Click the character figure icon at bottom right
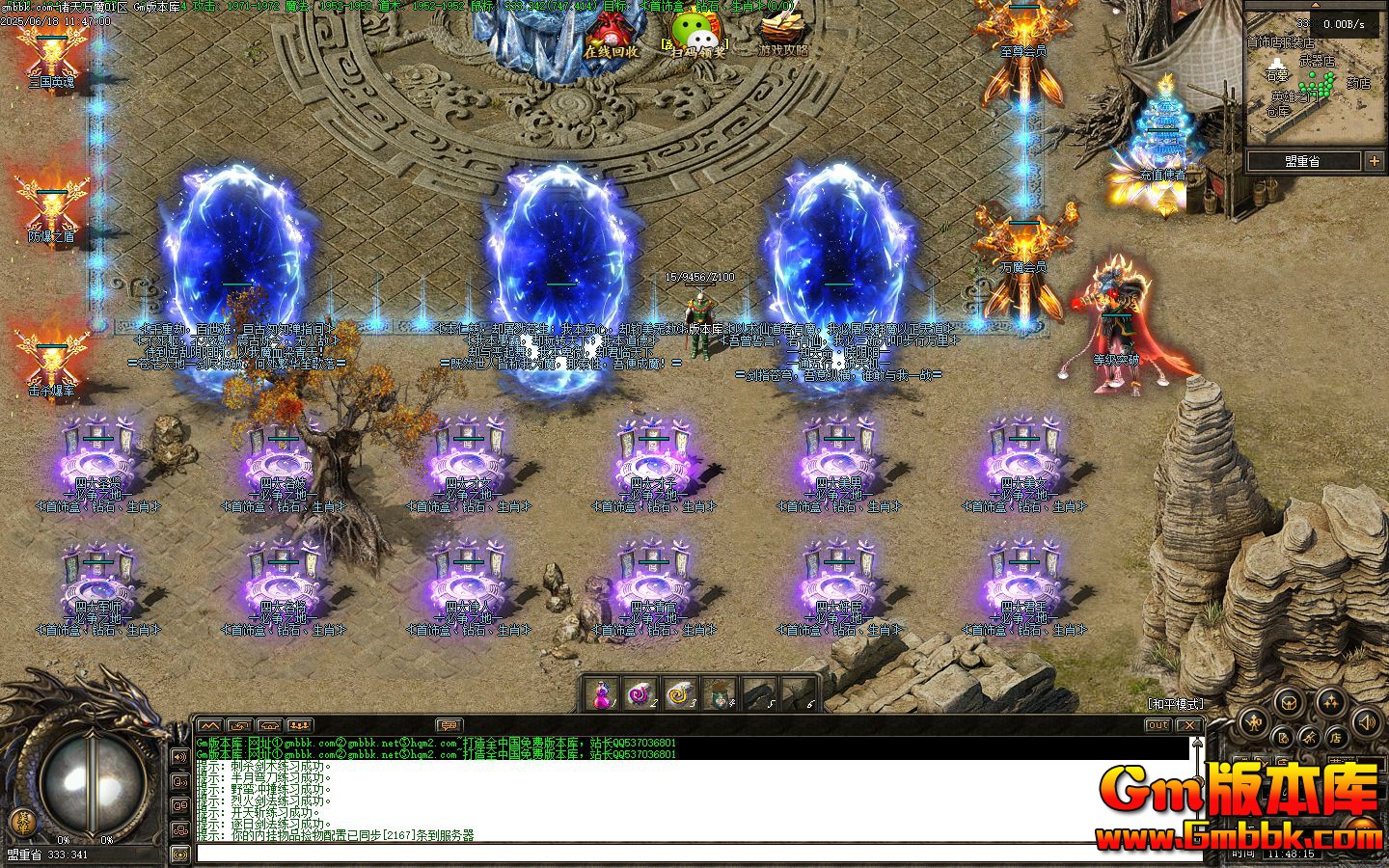Screen dimensions: 1389x868 [1252, 720]
